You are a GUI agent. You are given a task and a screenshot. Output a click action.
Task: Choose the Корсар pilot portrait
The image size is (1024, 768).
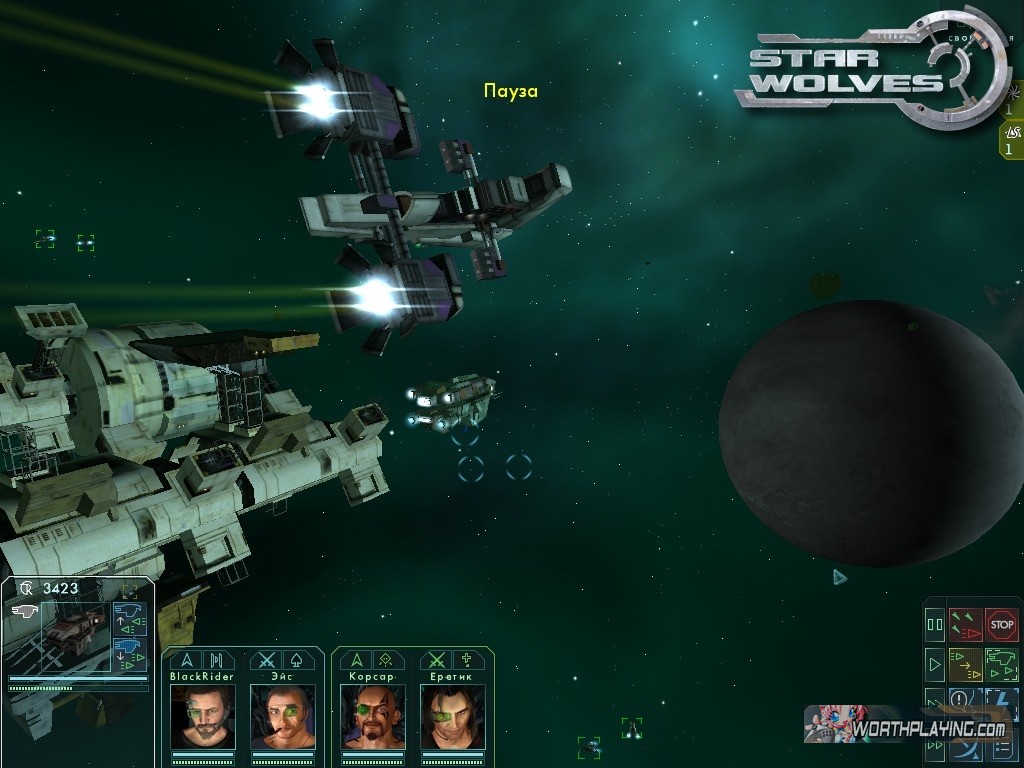373,716
